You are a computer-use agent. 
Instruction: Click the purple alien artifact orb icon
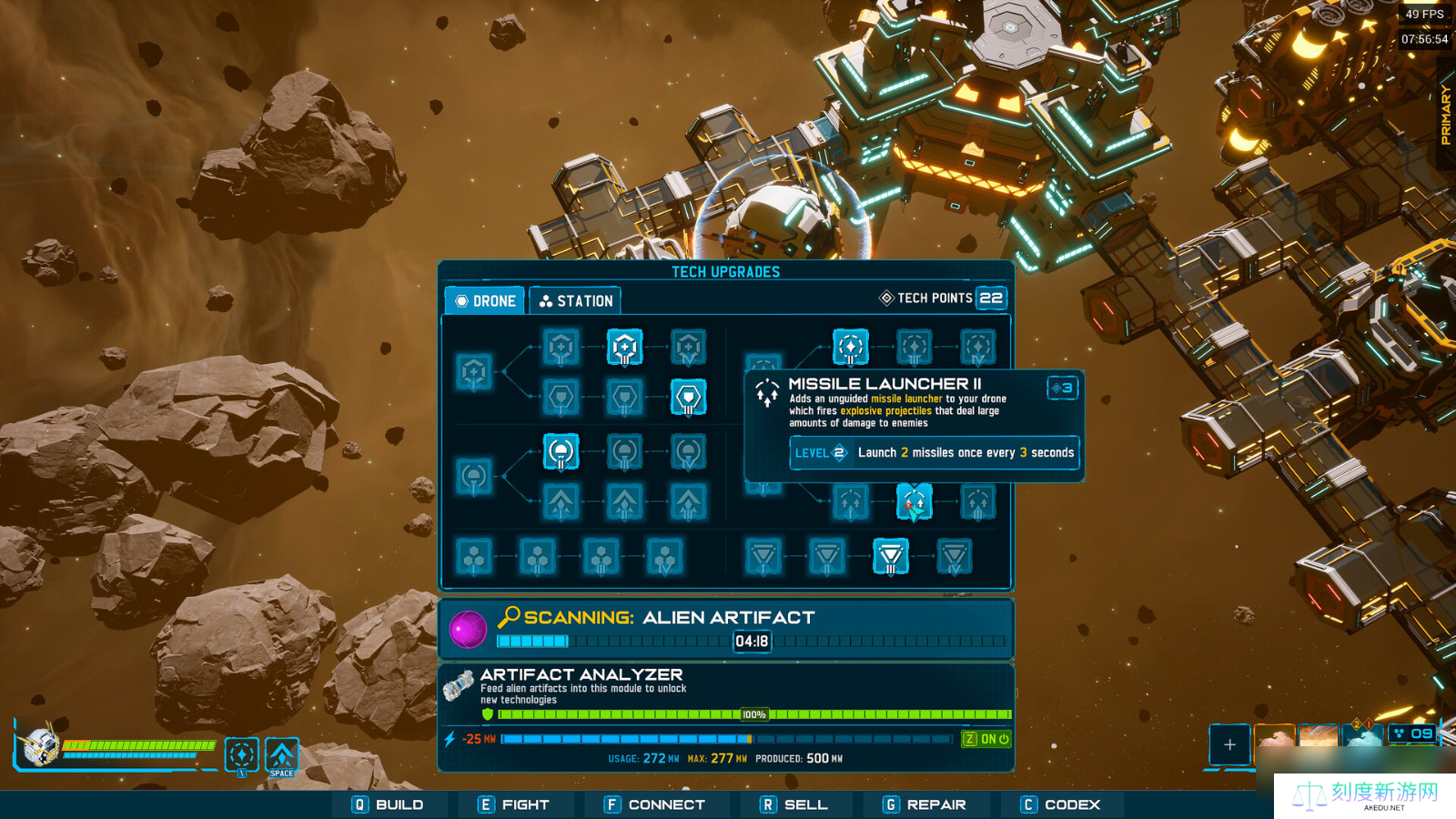coord(468,627)
